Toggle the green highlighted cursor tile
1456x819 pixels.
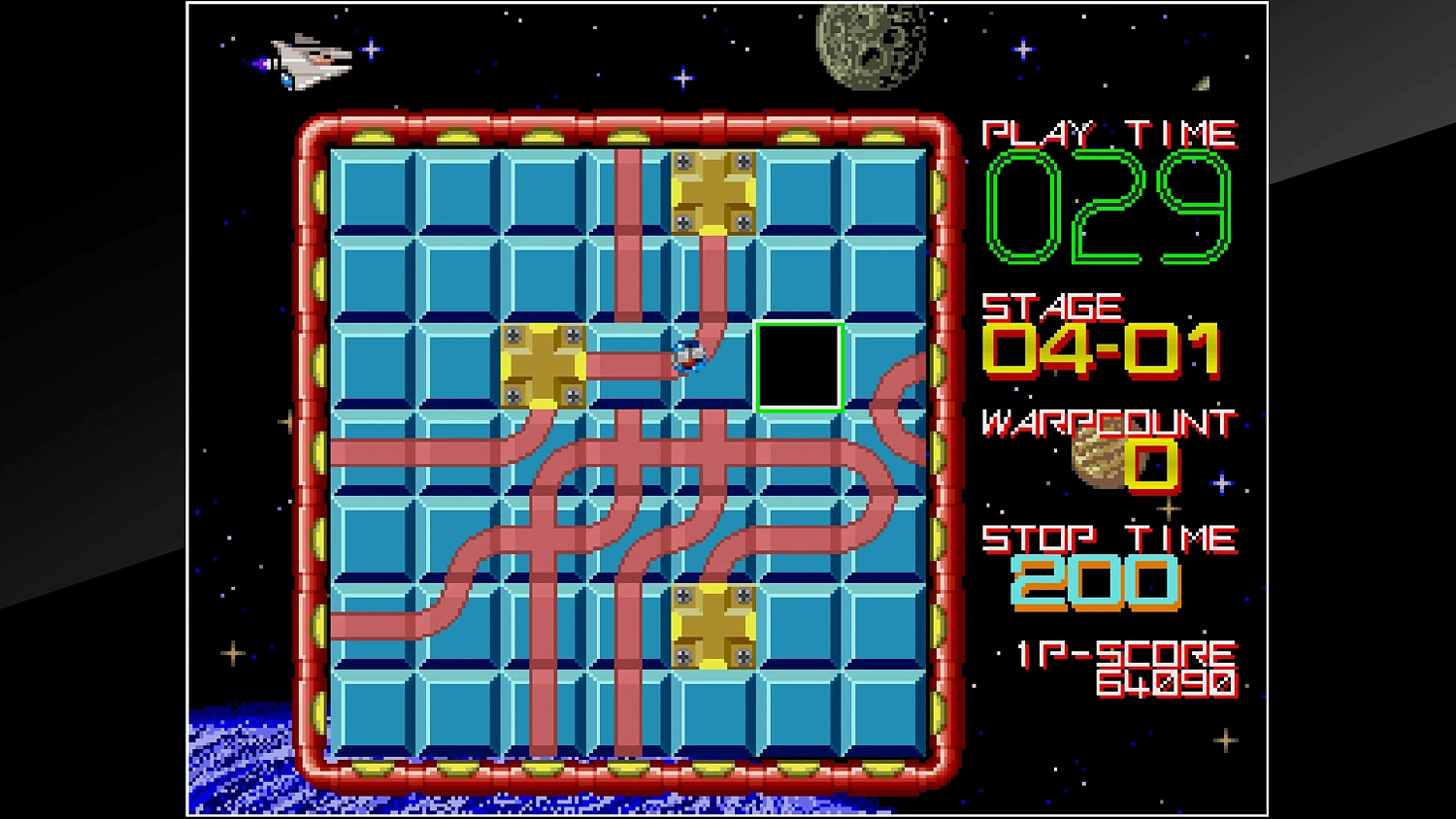[x=798, y=369]
